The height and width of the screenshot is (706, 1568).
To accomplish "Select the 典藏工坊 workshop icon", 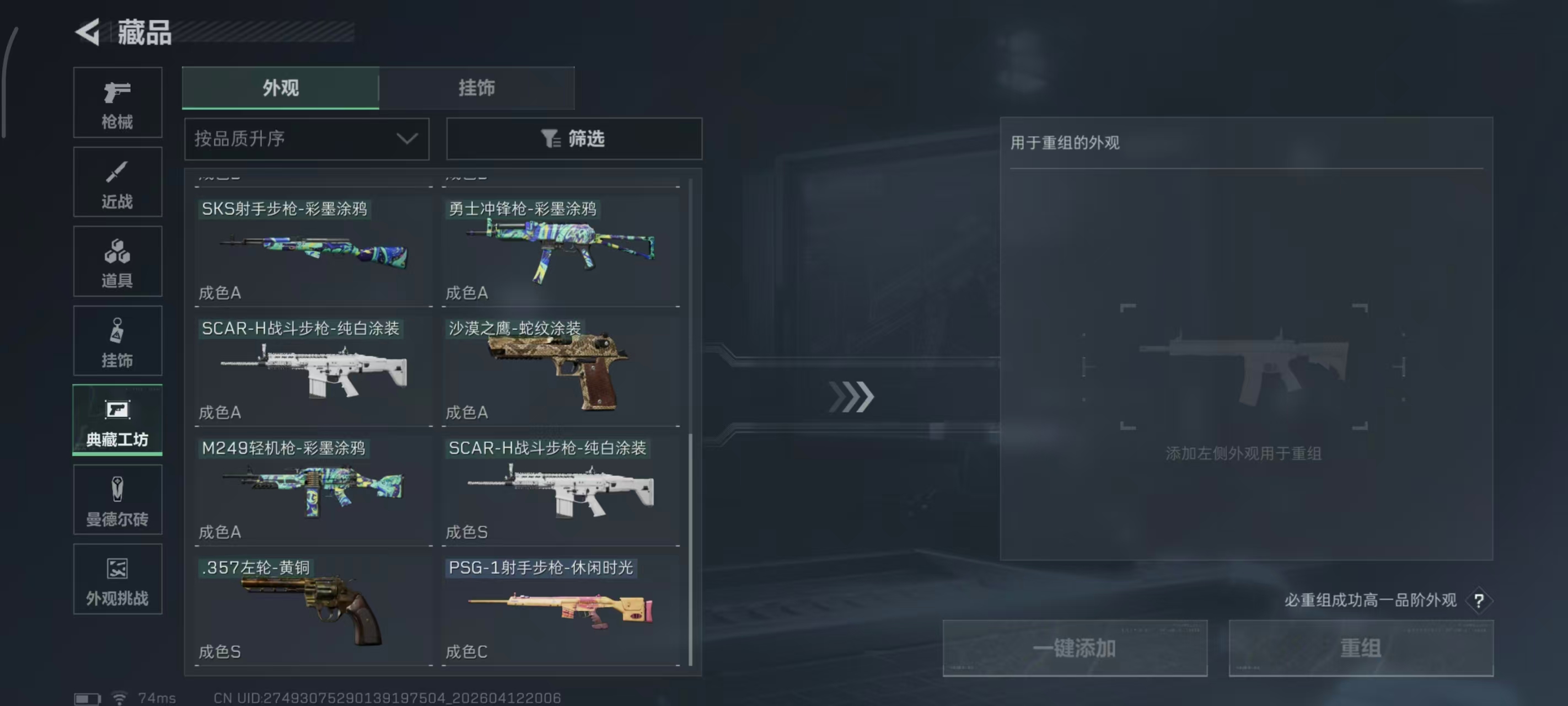I will pos(117,420).
